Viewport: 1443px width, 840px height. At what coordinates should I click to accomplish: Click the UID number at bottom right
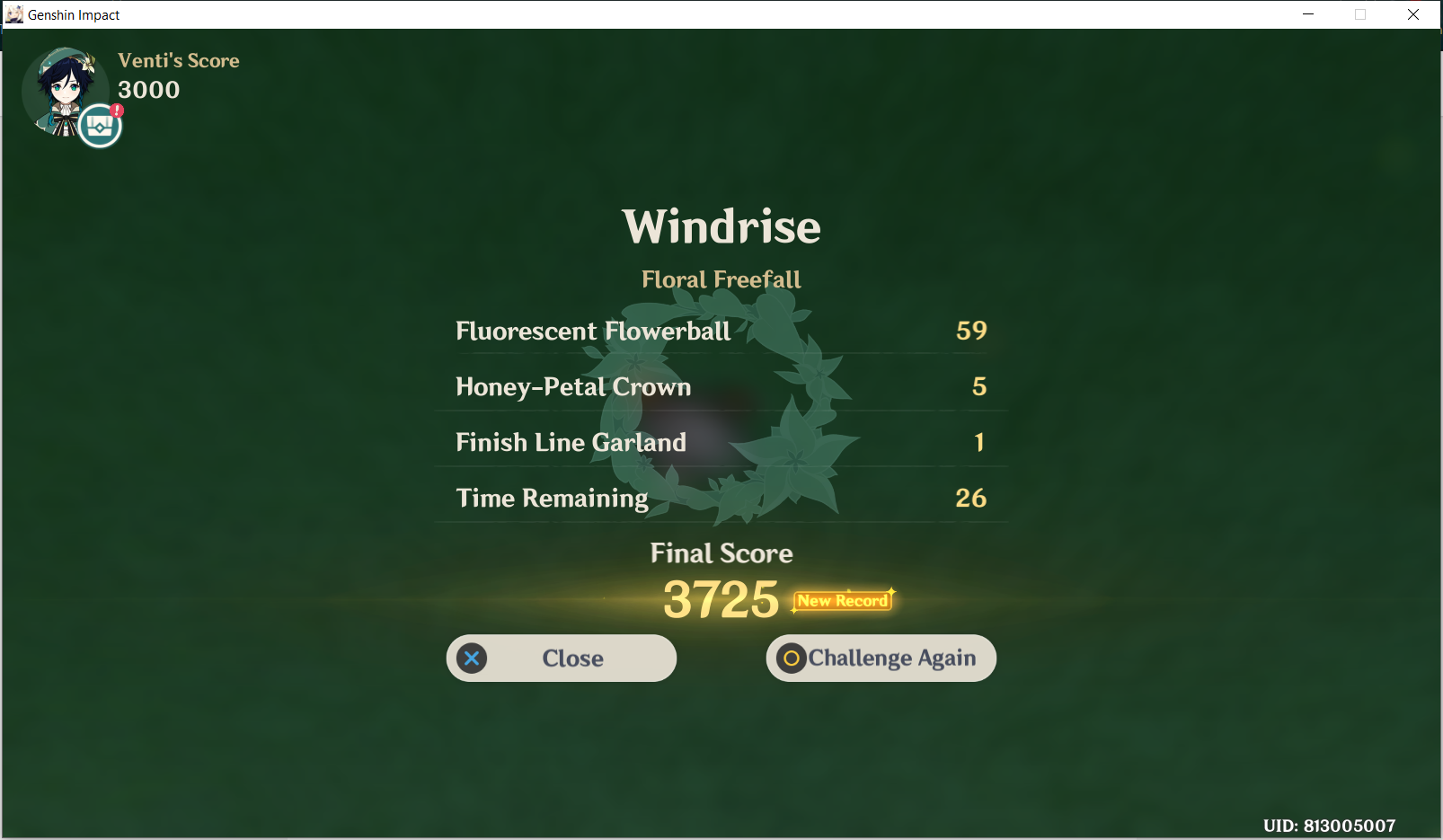point(1329,824)
